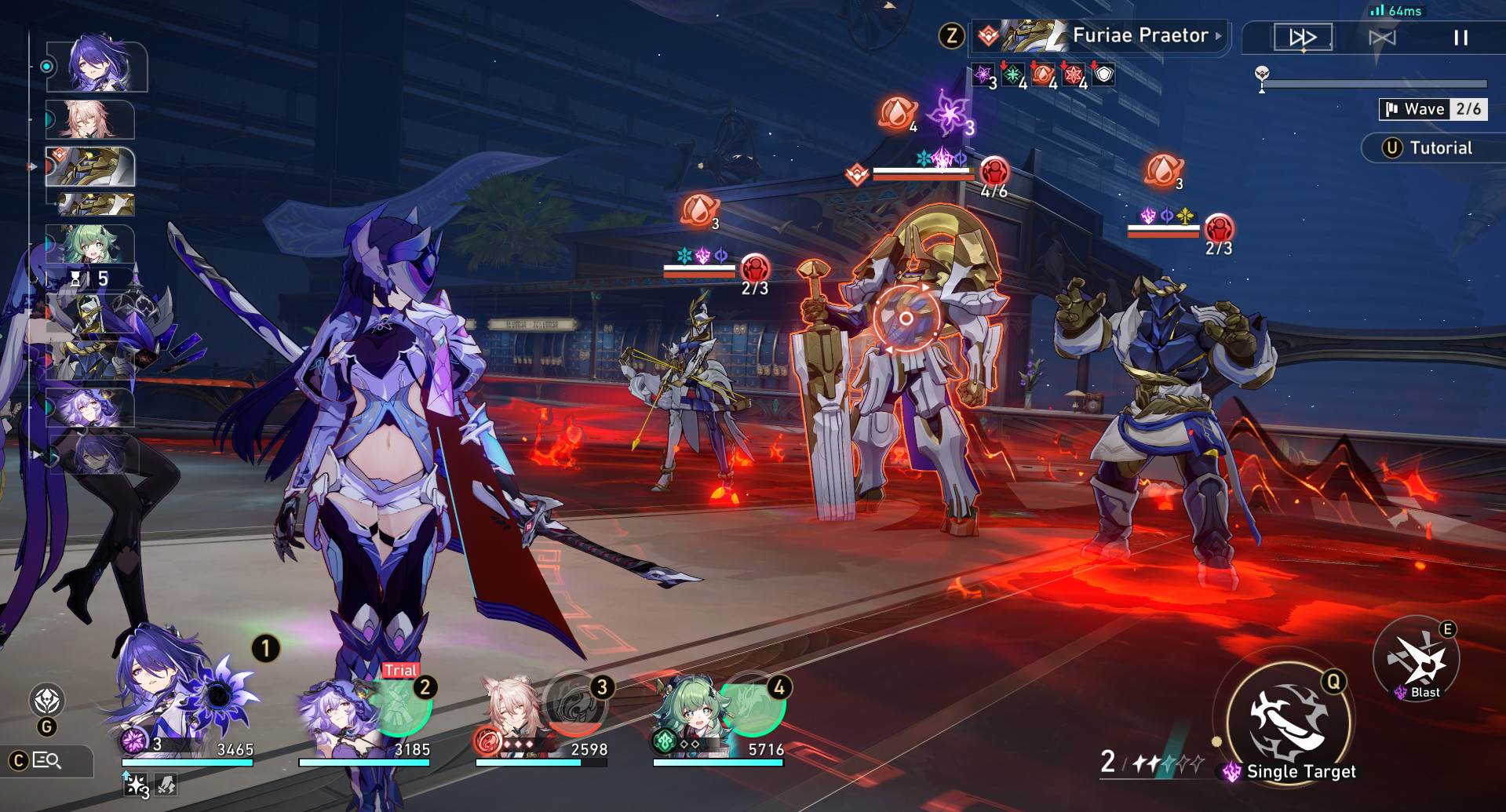Viewport: 1506px width, 812px height.
Task: Open the battle log magnifier icon bottom-left
Action: point(45,761)
